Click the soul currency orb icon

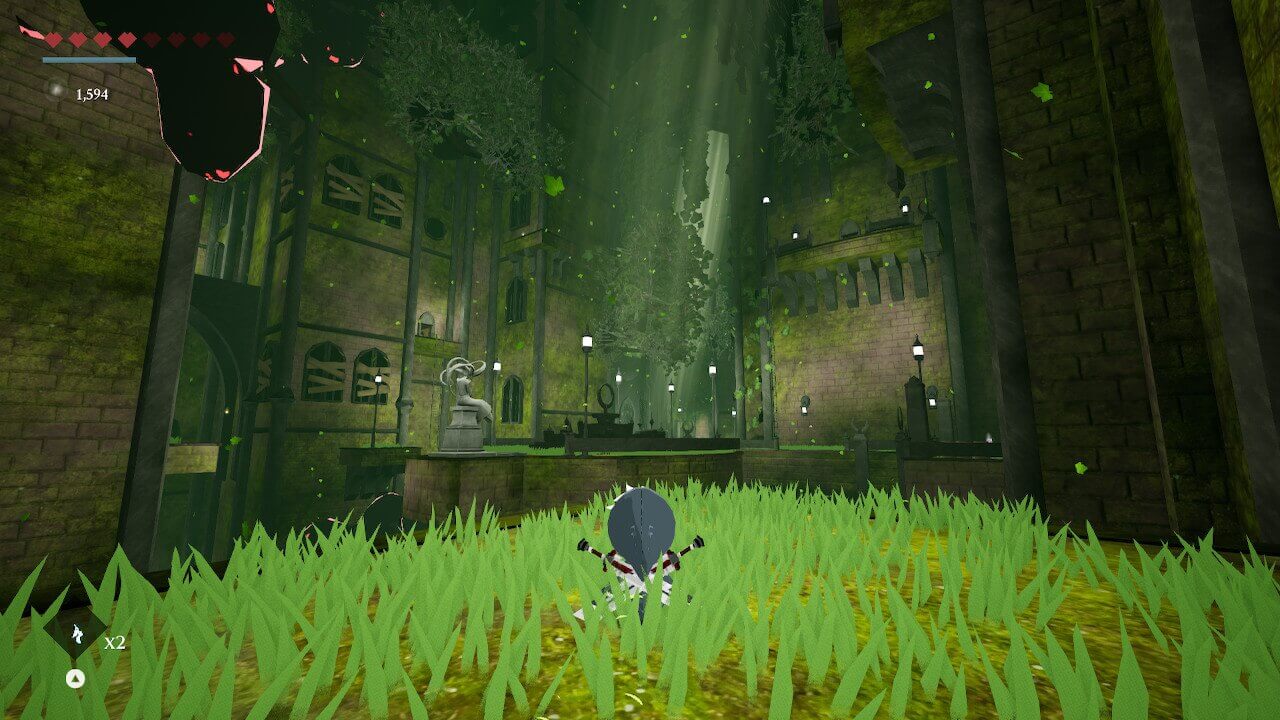[55, 89]
